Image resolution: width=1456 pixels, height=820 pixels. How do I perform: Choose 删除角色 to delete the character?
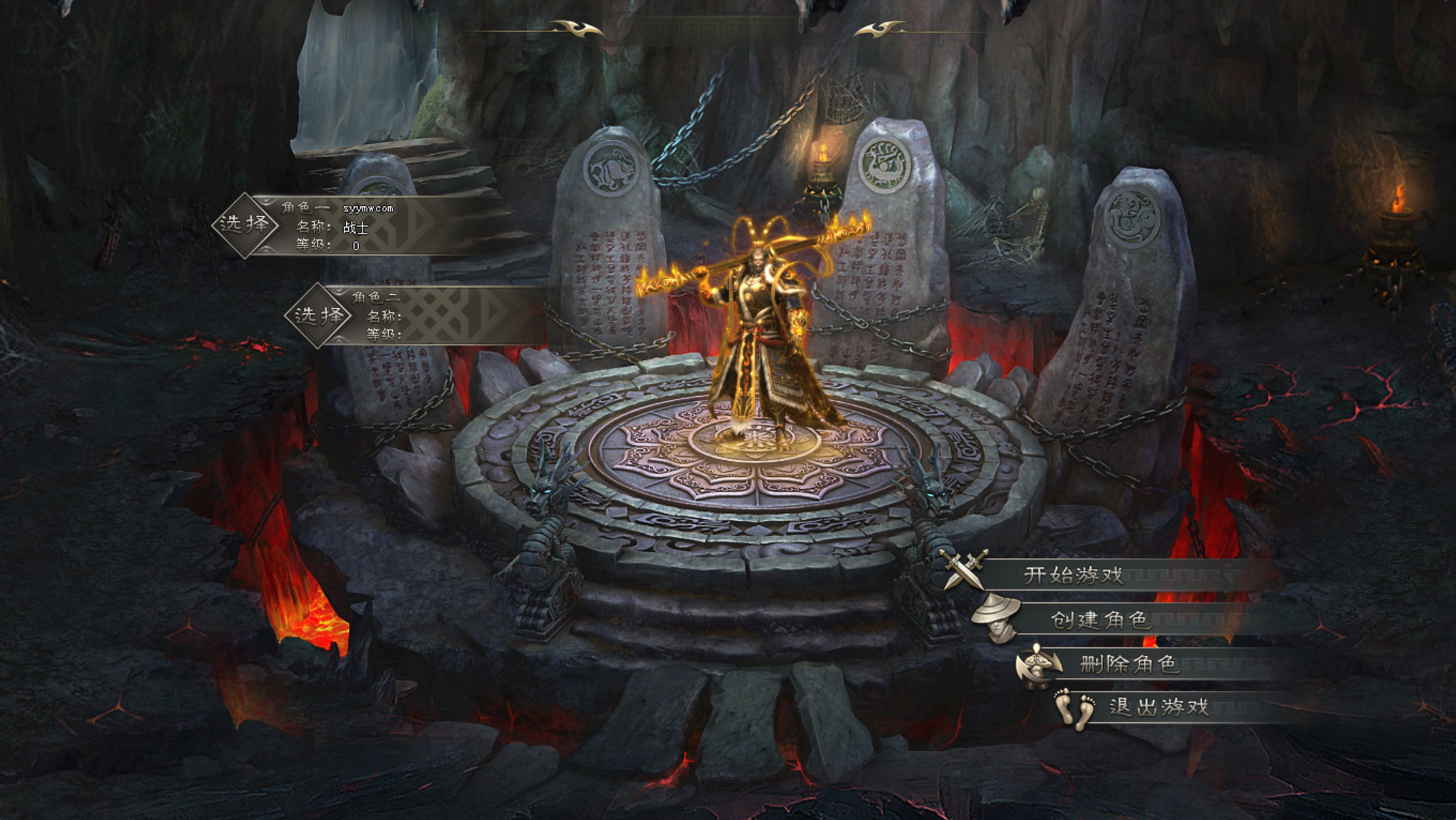pyautogui.click(x=1129, y=664)
